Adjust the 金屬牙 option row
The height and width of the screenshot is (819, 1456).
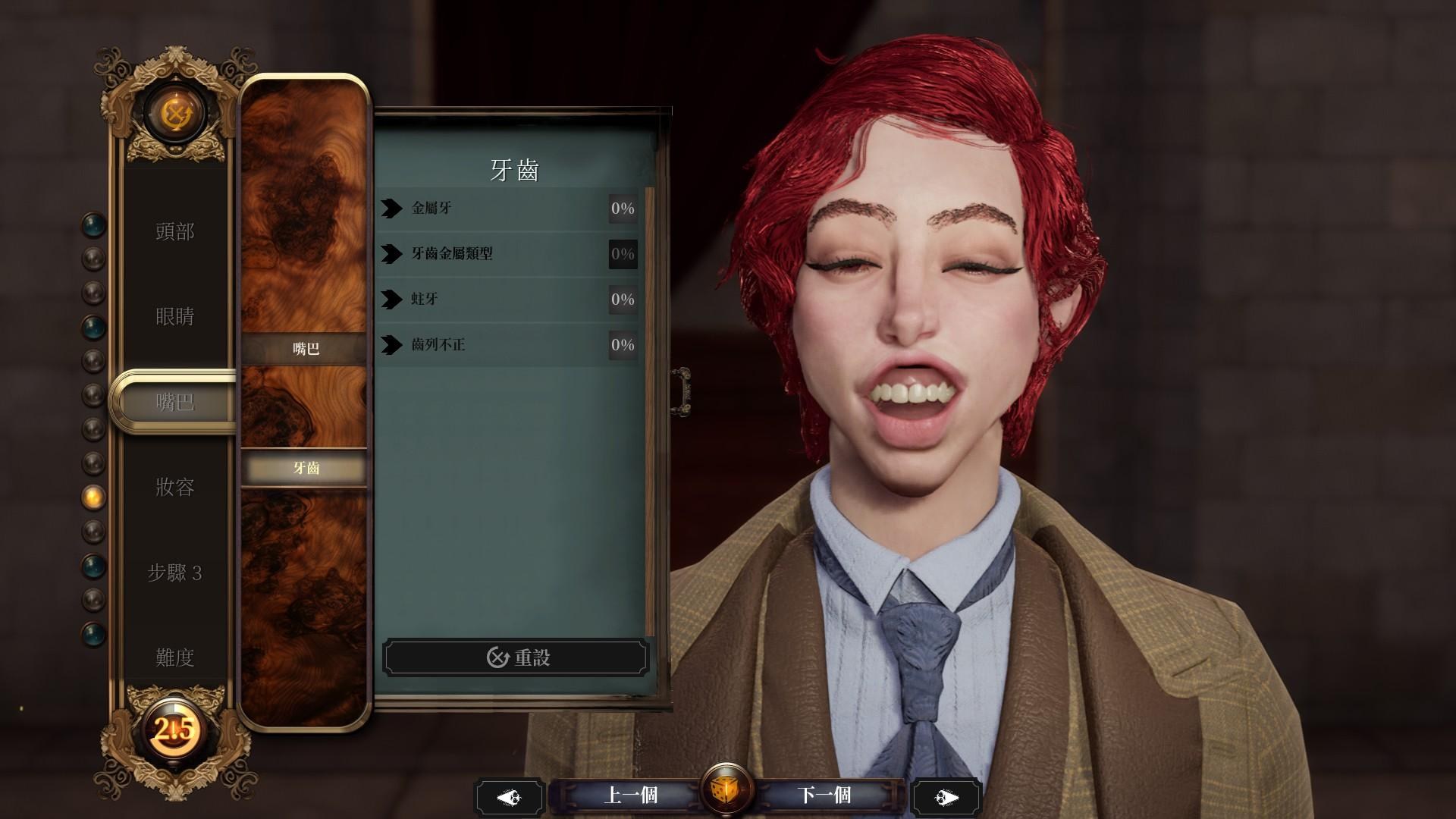pyautogui.click(x=508, y=209)
